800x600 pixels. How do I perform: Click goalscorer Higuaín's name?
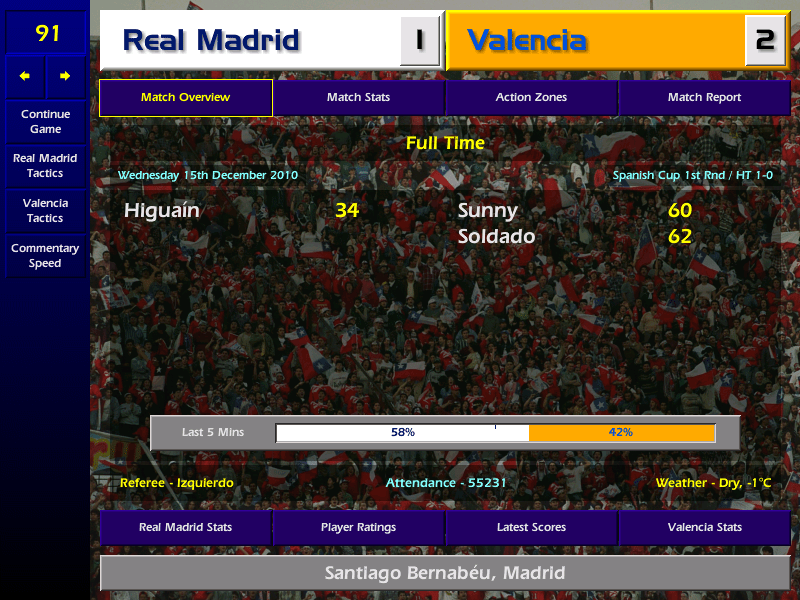click(162, 211)
